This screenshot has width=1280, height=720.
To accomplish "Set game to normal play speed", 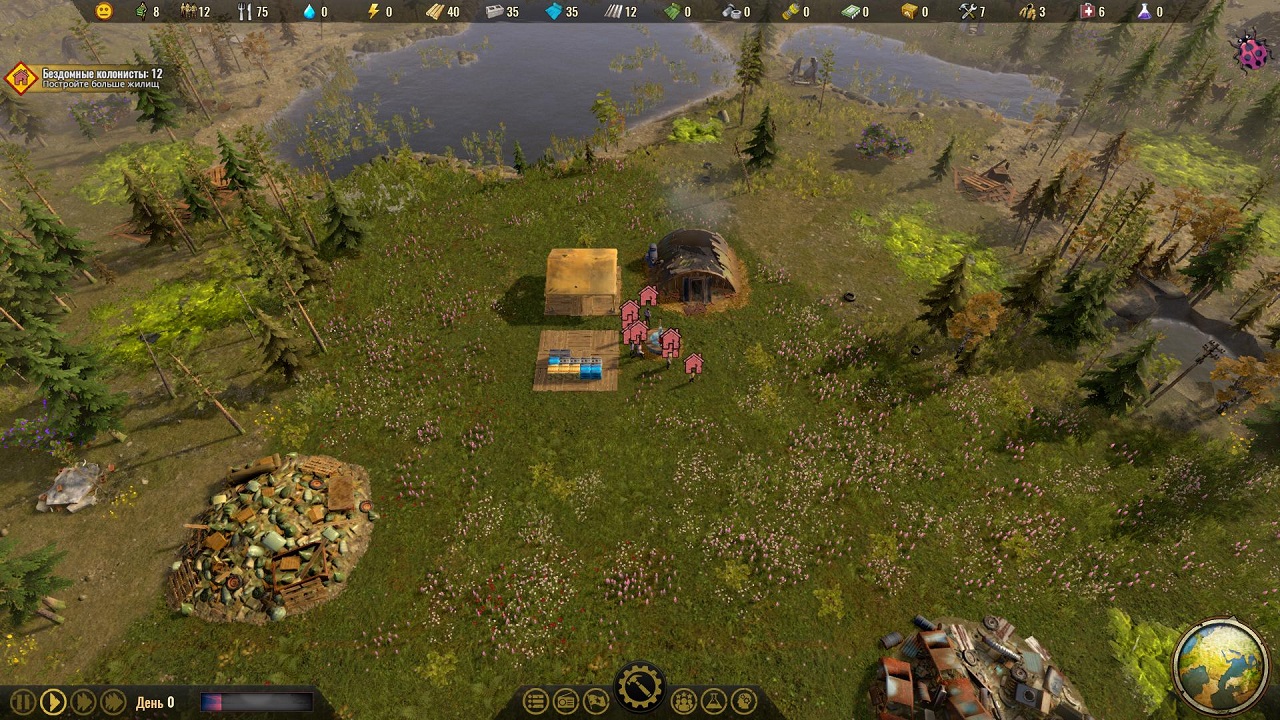I will [53, 702].
